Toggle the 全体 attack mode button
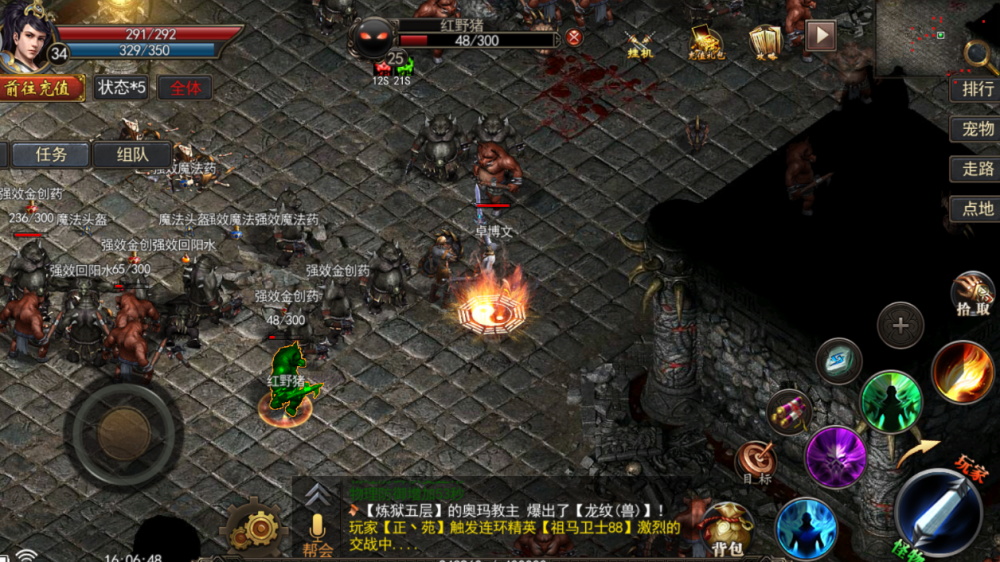1000x562 pixels. pos(185,87)
